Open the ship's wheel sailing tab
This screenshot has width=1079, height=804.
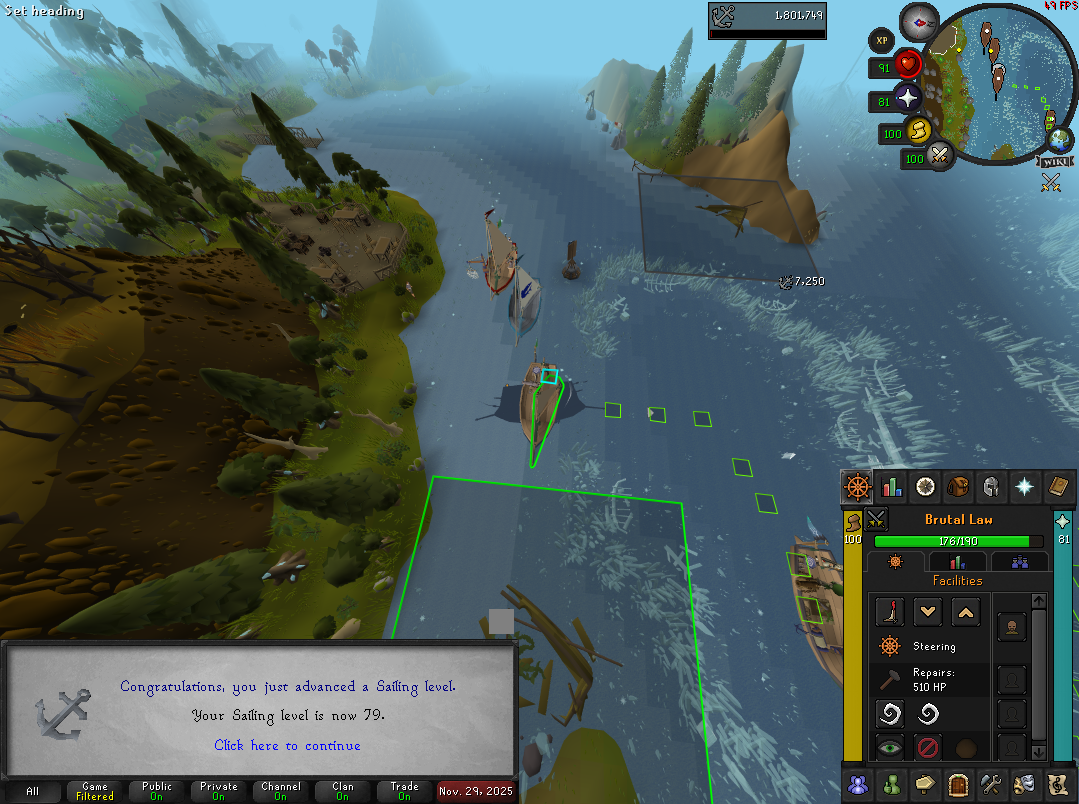pyautogui.click(x=857, y=487)
